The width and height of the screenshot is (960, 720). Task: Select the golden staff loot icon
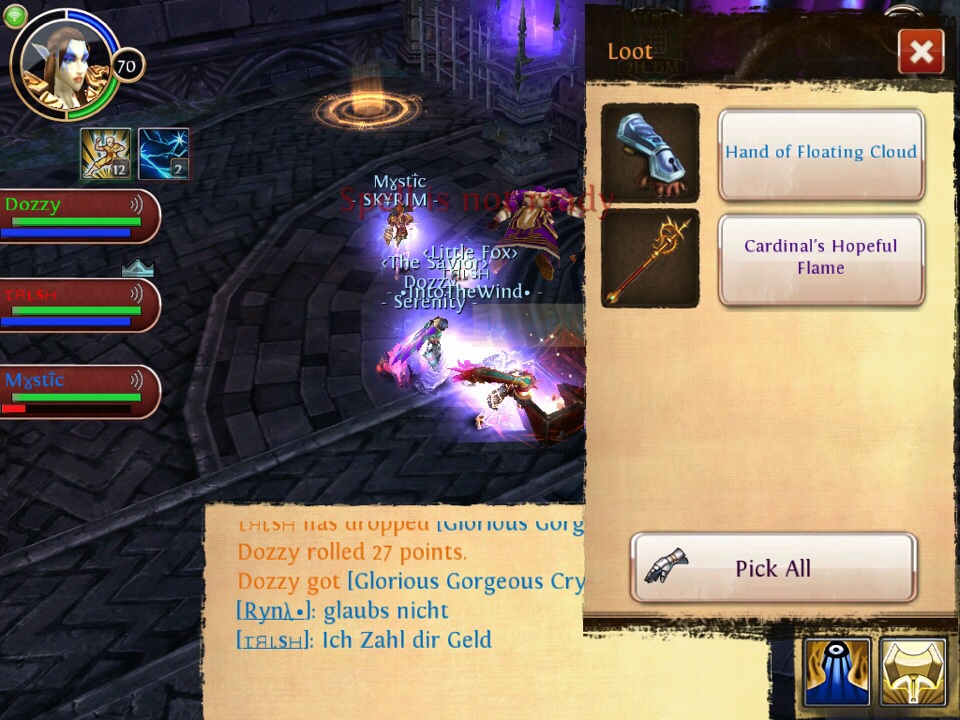tap(650, 258)
